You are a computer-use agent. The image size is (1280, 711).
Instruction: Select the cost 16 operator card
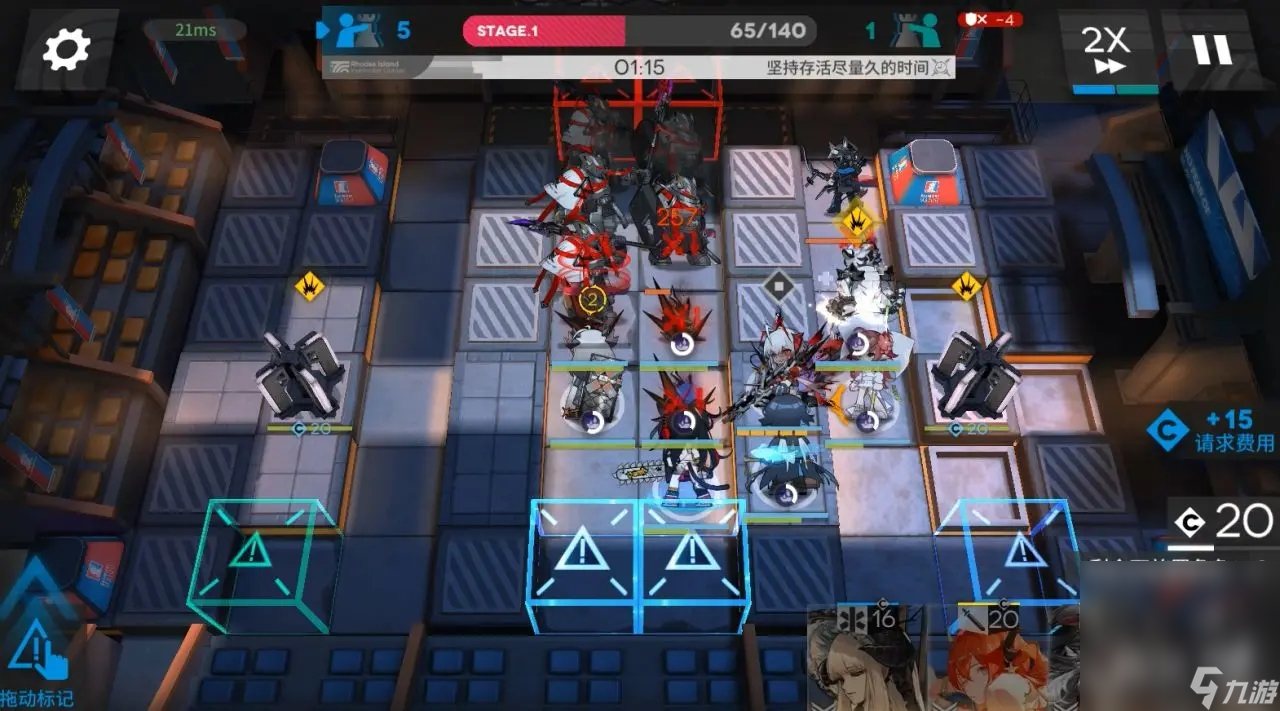click(864, 658)
